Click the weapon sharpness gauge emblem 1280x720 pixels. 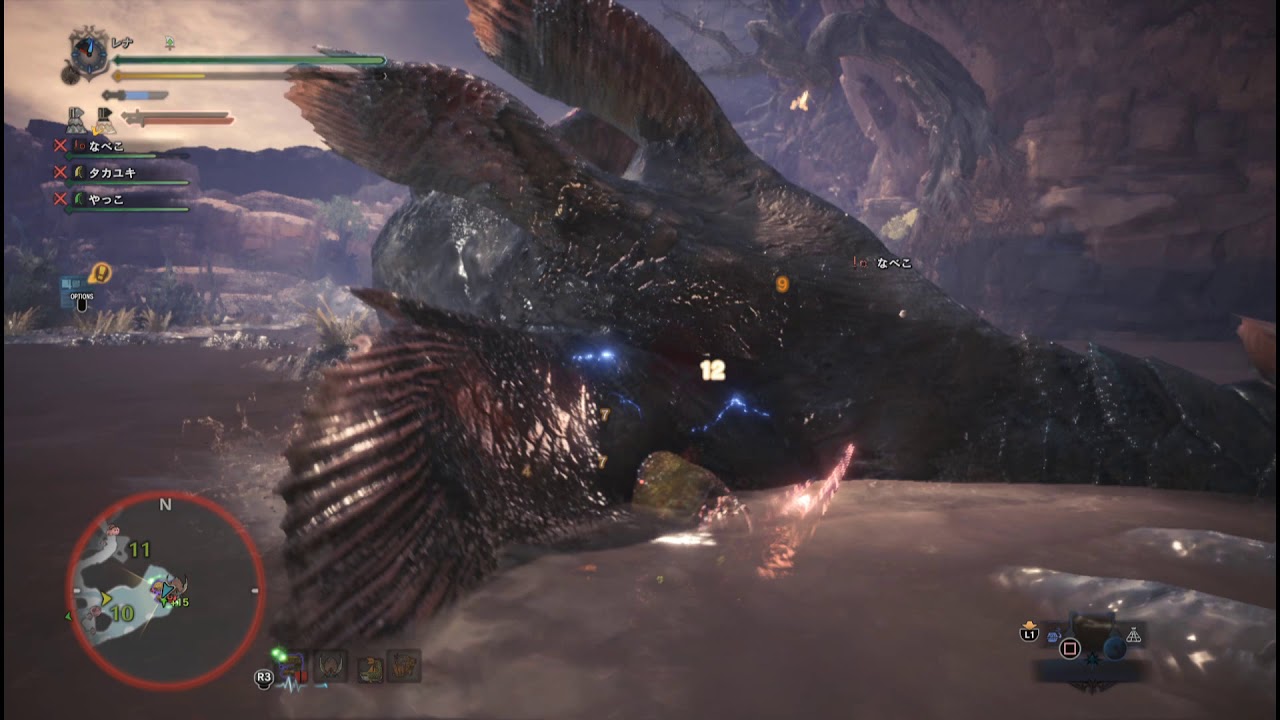(89, 53)
